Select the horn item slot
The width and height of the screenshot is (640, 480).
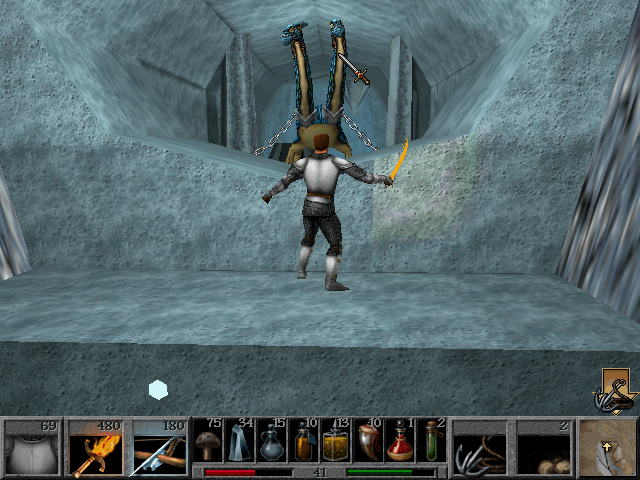(x=367, y=441)
